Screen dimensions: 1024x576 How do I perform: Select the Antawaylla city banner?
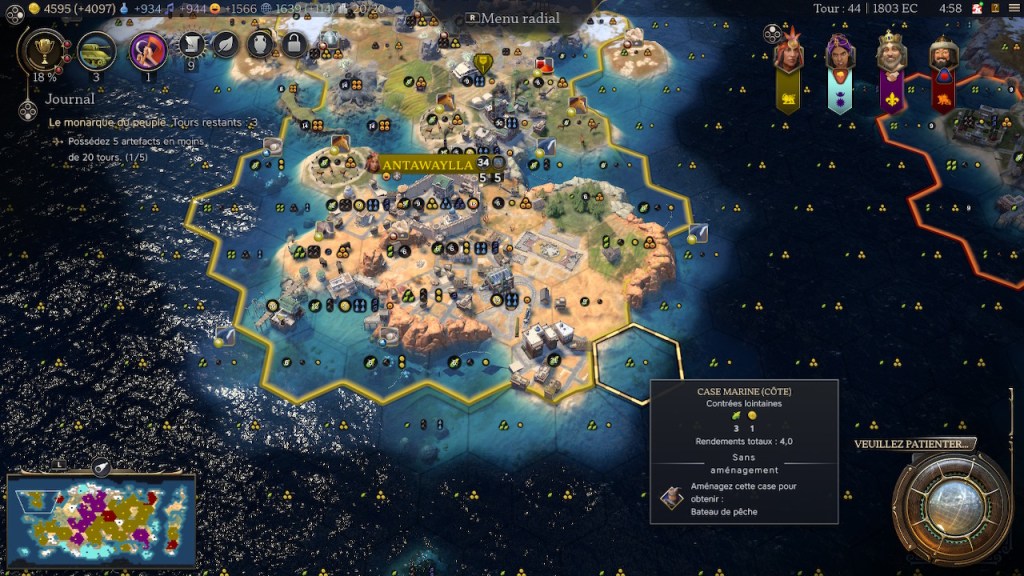click(427, 164)
